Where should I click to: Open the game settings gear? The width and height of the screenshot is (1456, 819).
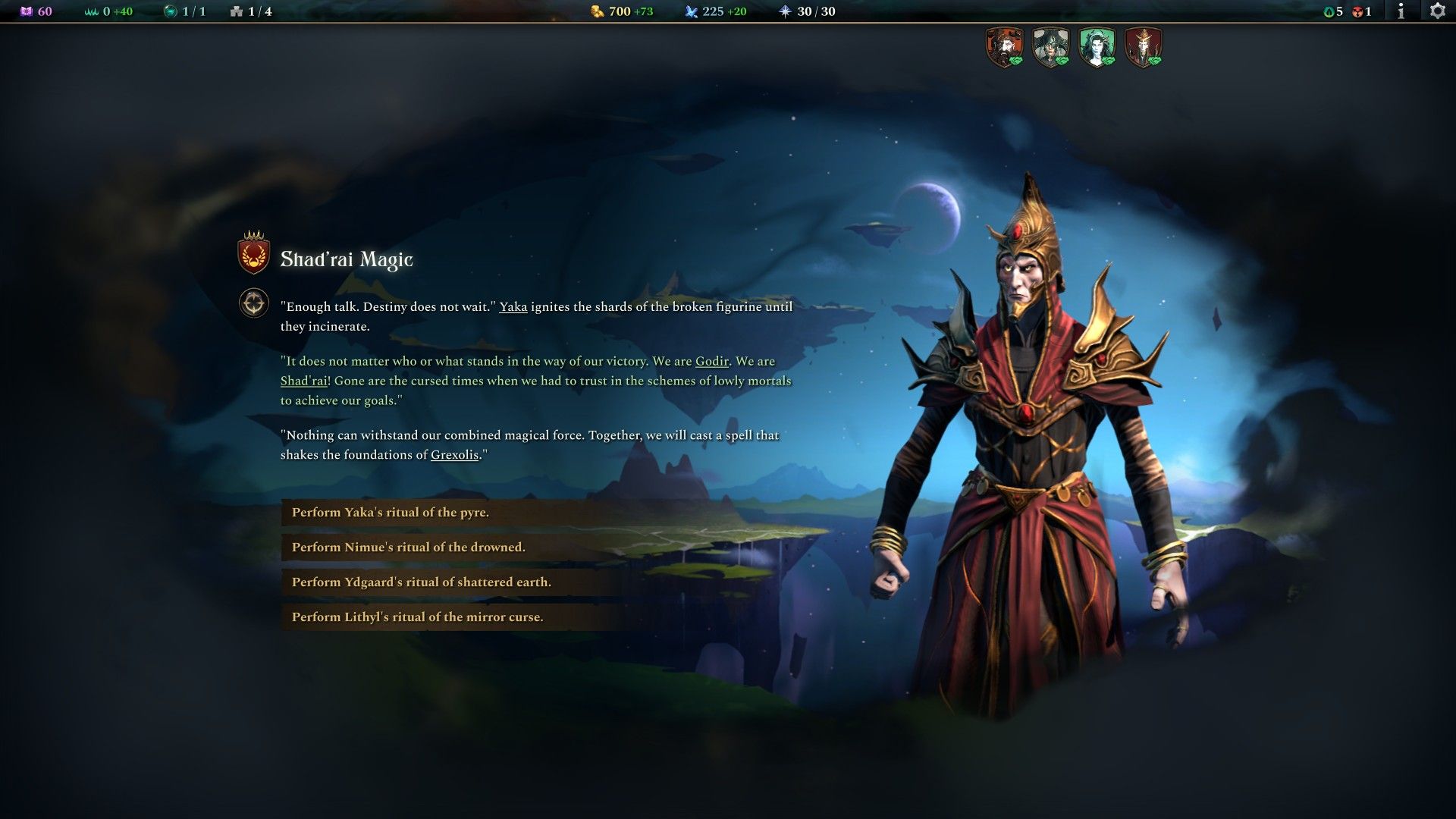pyautogui.click(x=1437, y=11)
